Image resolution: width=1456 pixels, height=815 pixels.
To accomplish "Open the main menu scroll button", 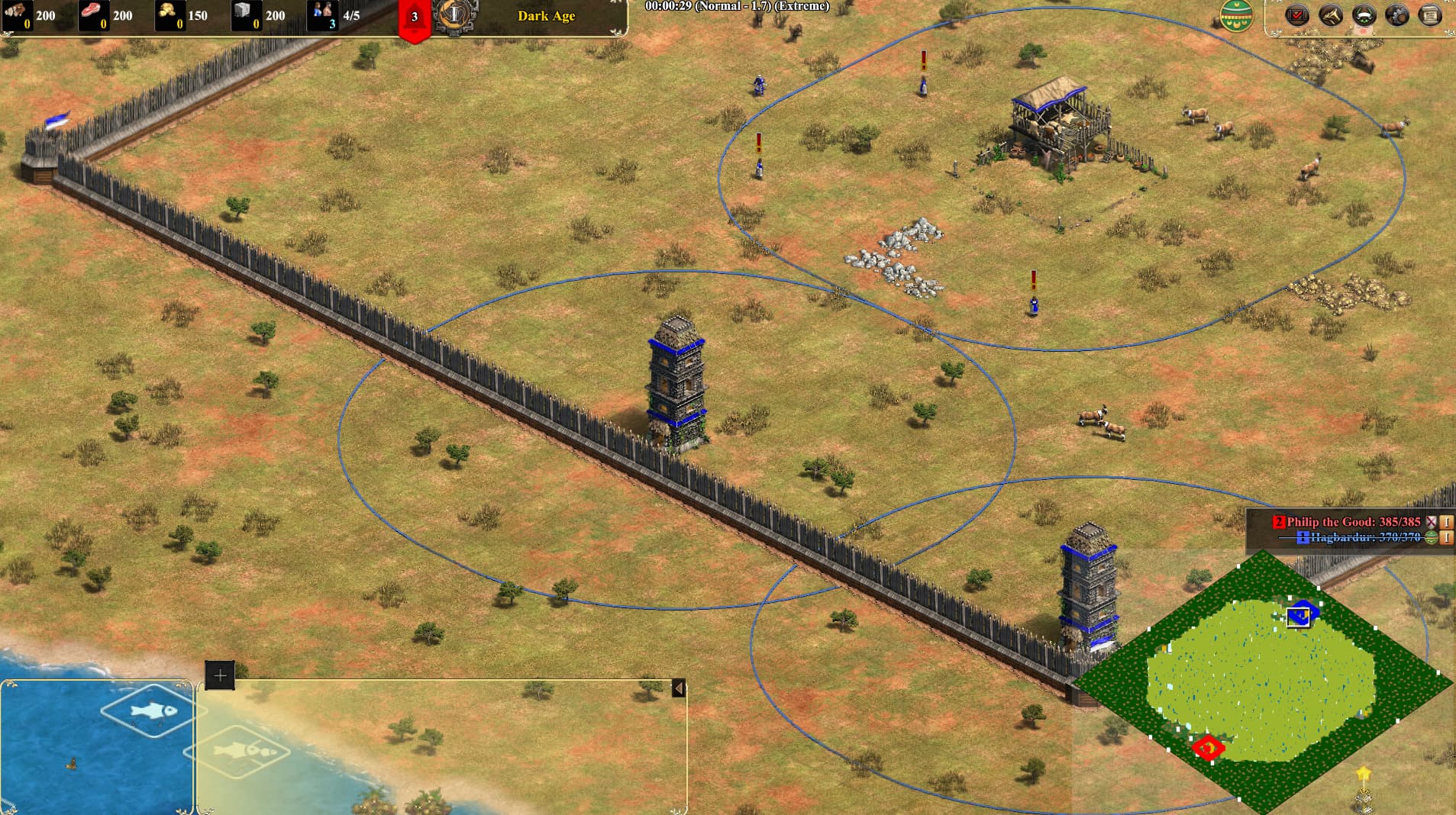I will (1430, 14).
